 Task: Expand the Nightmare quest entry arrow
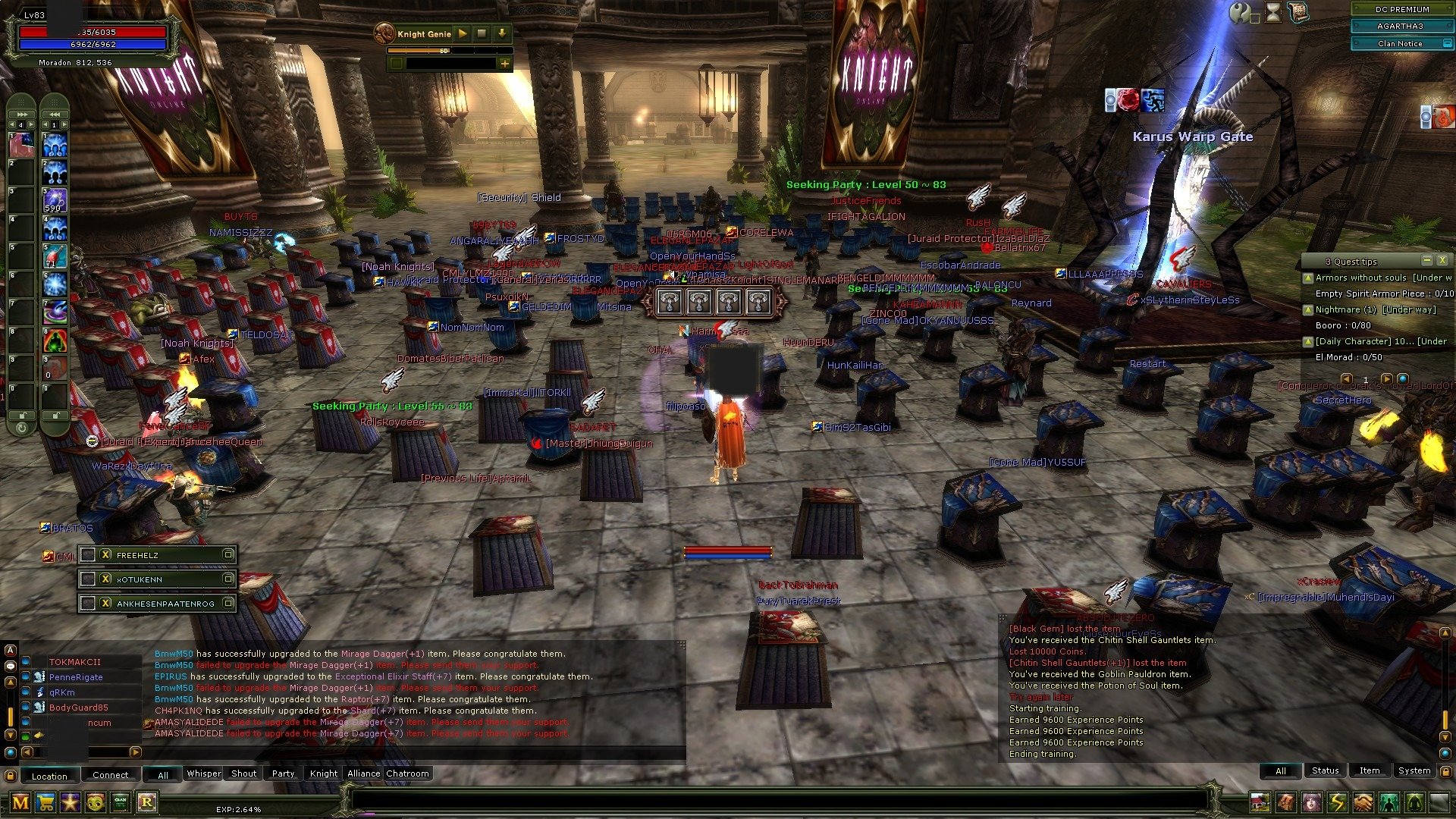click(1309, 309)
